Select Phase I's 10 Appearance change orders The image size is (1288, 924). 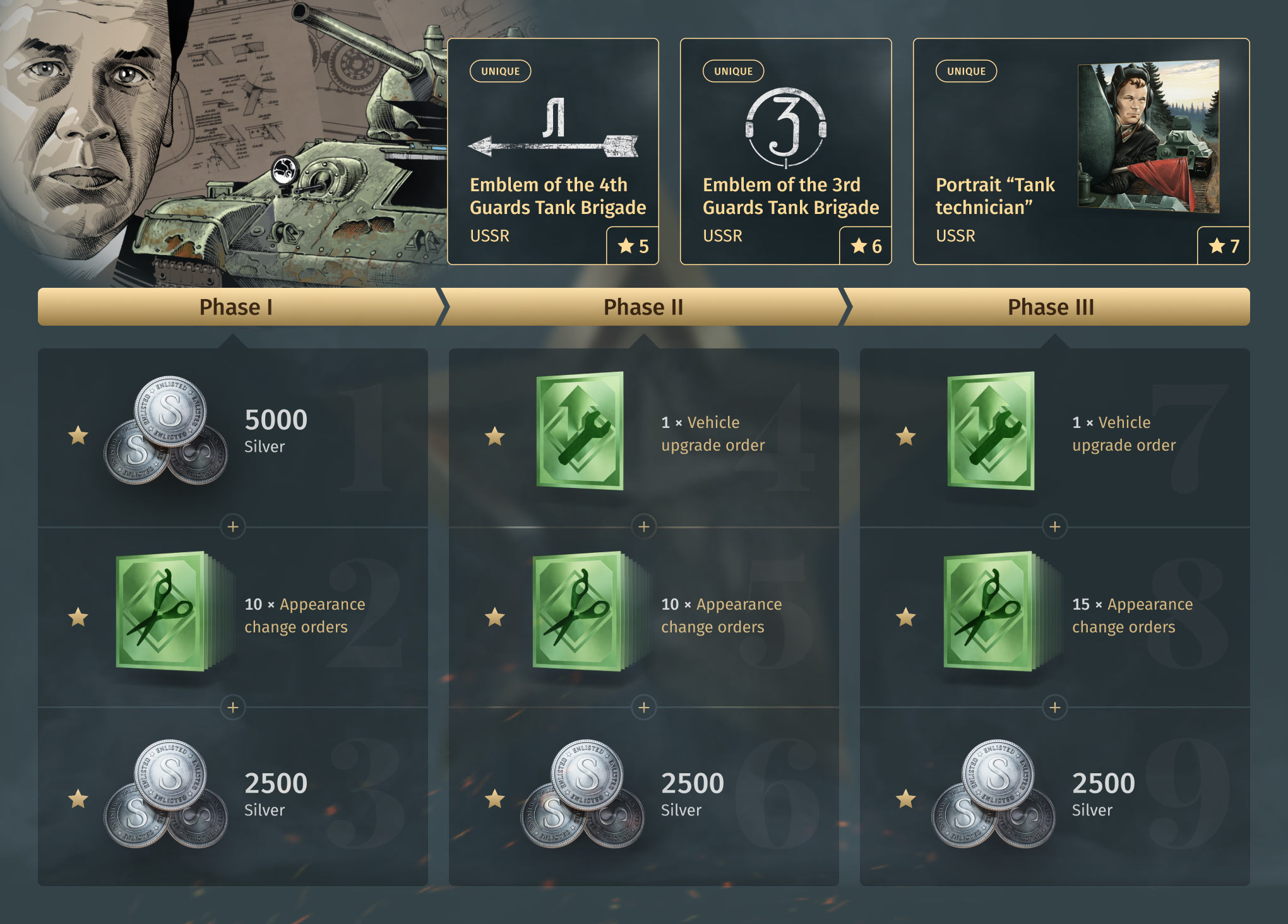point(232,616)
